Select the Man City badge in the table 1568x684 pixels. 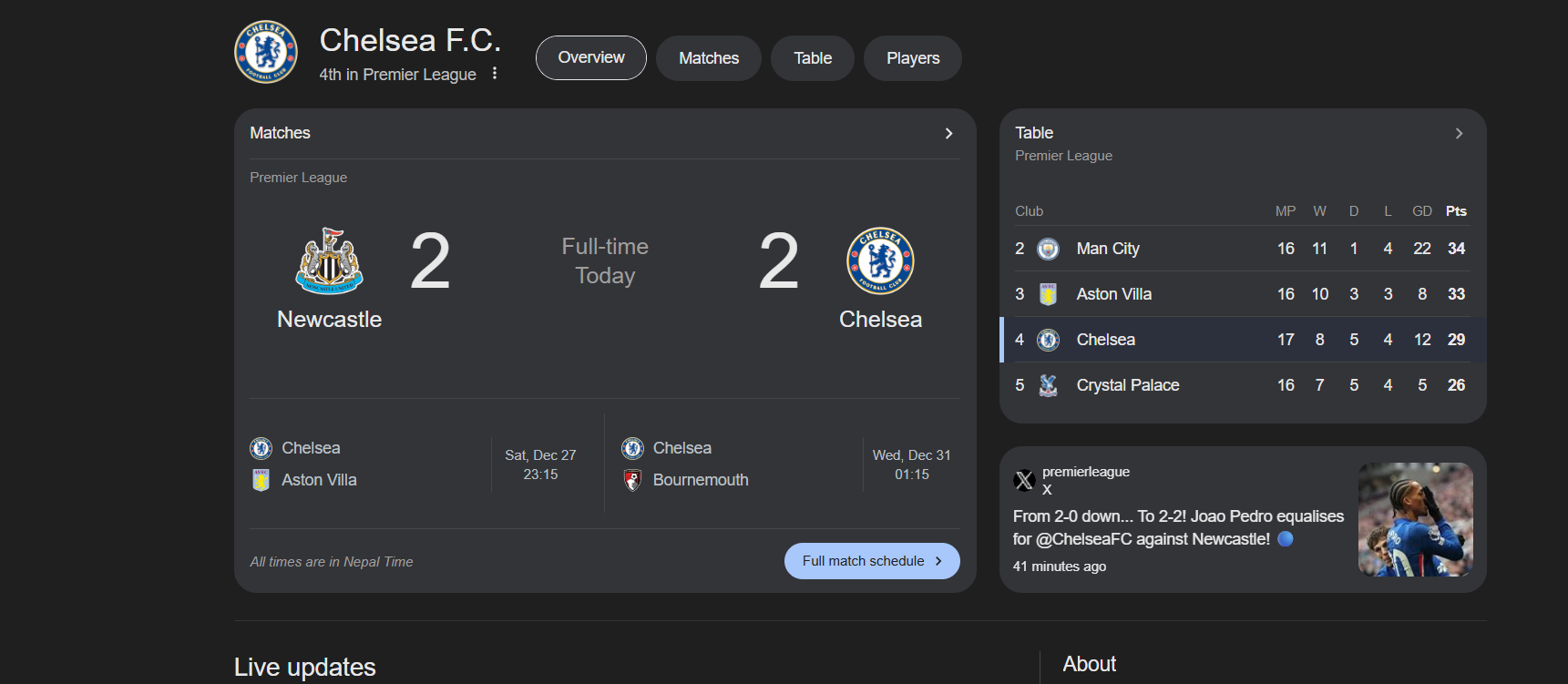[1048, 248]
